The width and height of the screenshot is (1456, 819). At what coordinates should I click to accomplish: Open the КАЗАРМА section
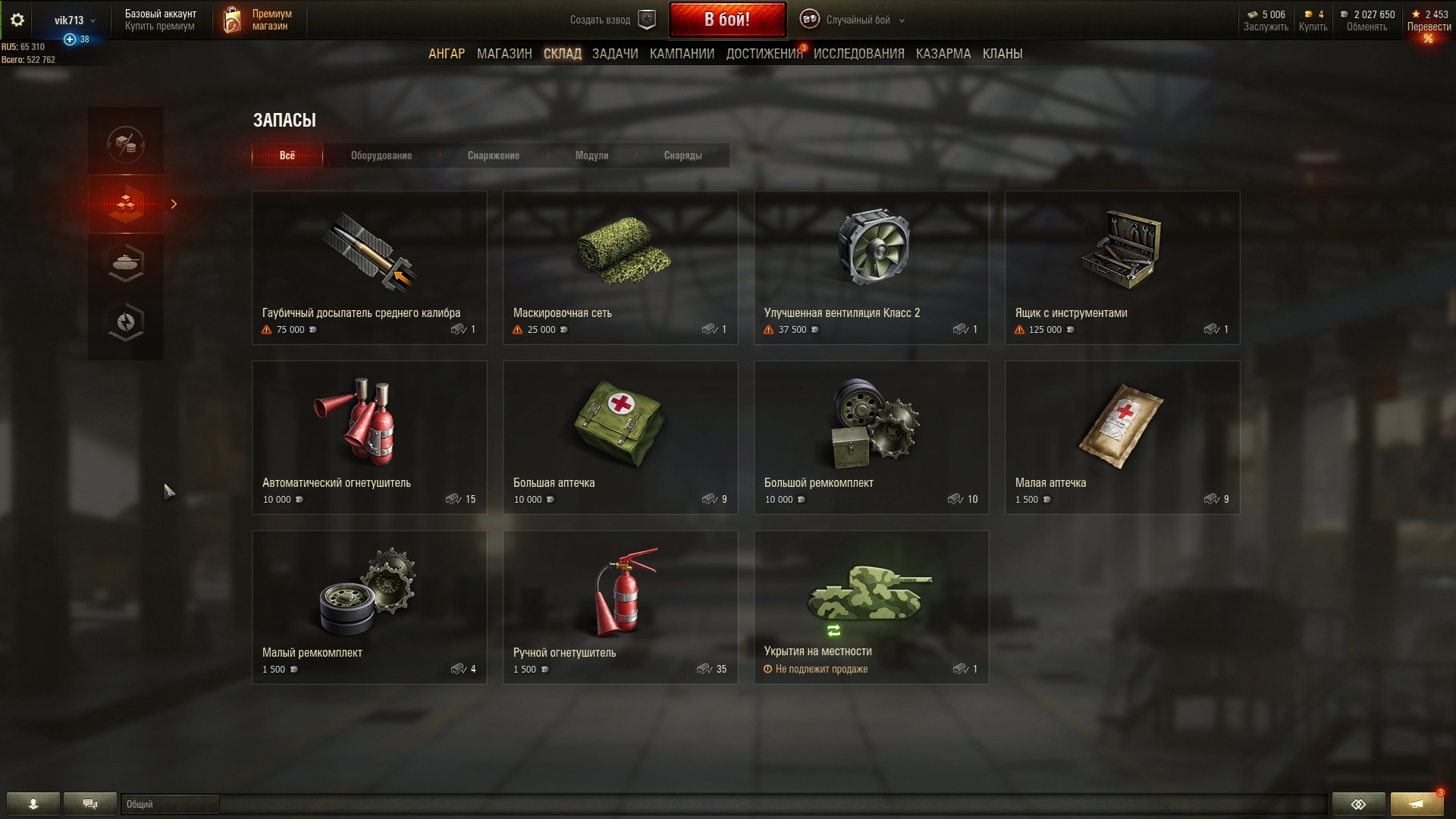pyautogui.click(x=943, y=54)
